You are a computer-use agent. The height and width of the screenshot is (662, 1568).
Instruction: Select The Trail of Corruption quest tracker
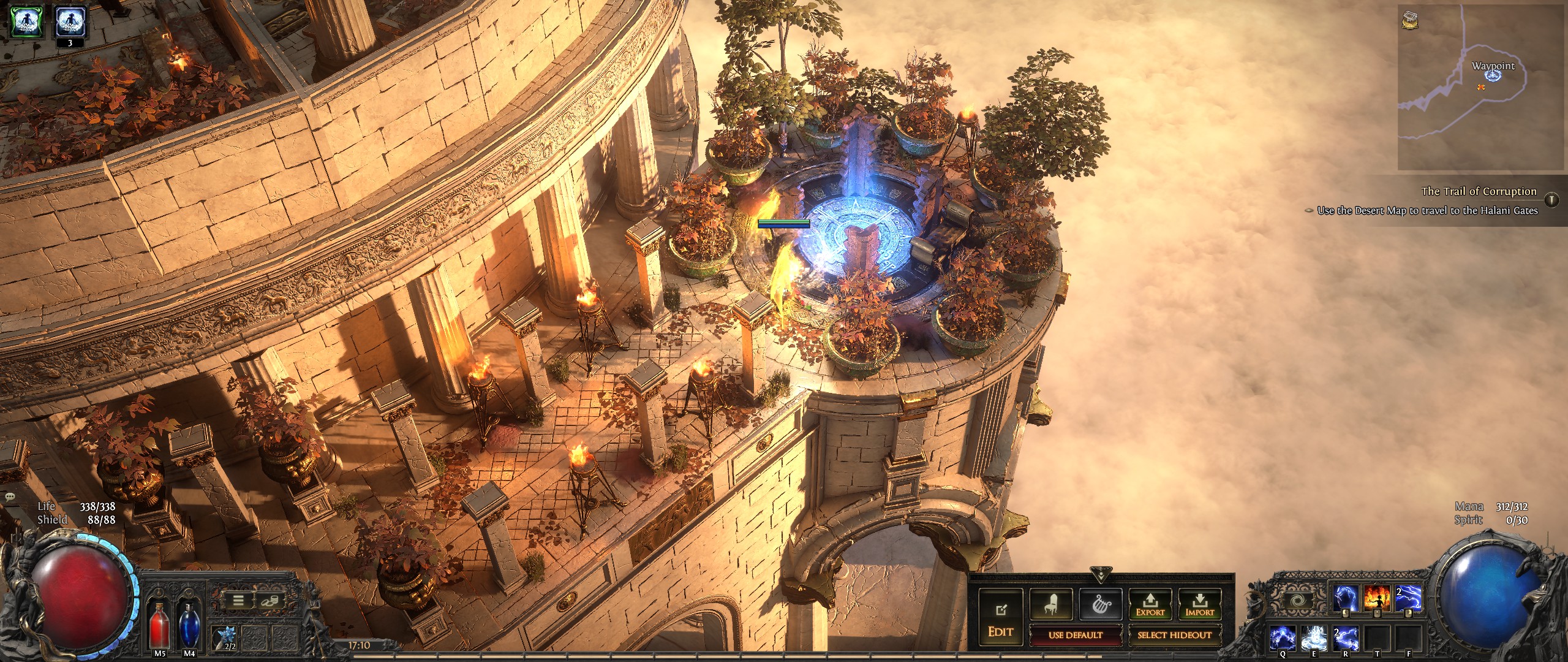1479,191
